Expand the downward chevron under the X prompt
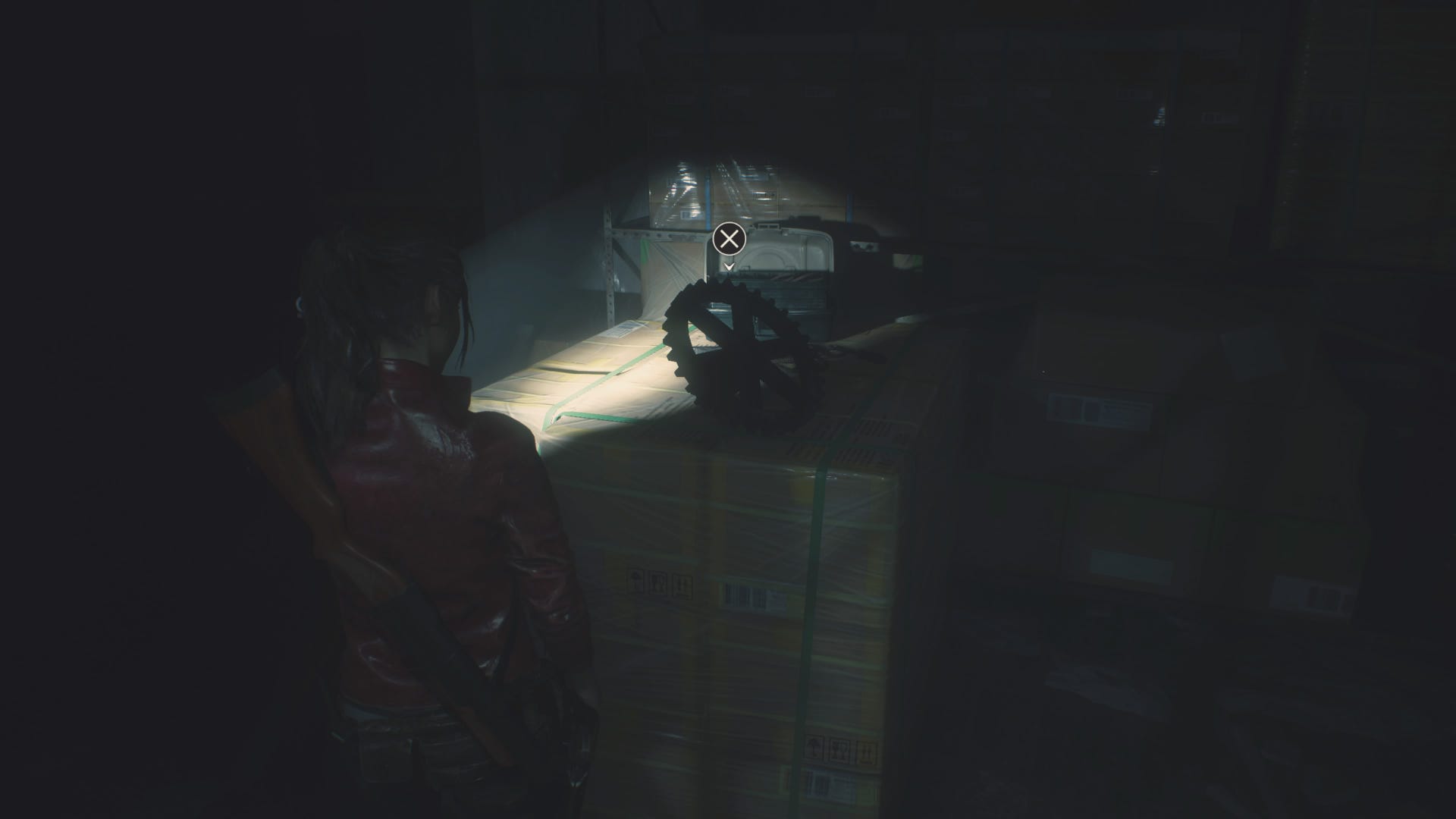 (x=730, y=267)
